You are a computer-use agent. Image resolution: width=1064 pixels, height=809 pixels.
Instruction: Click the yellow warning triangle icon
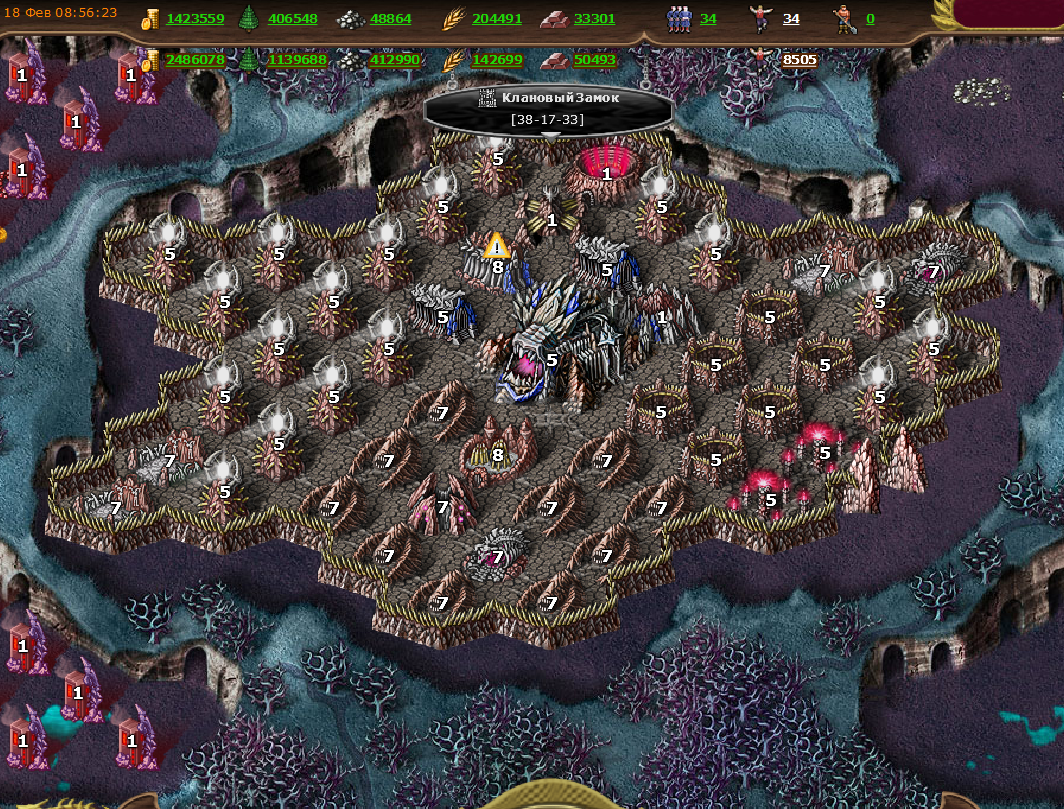(496, 245)
